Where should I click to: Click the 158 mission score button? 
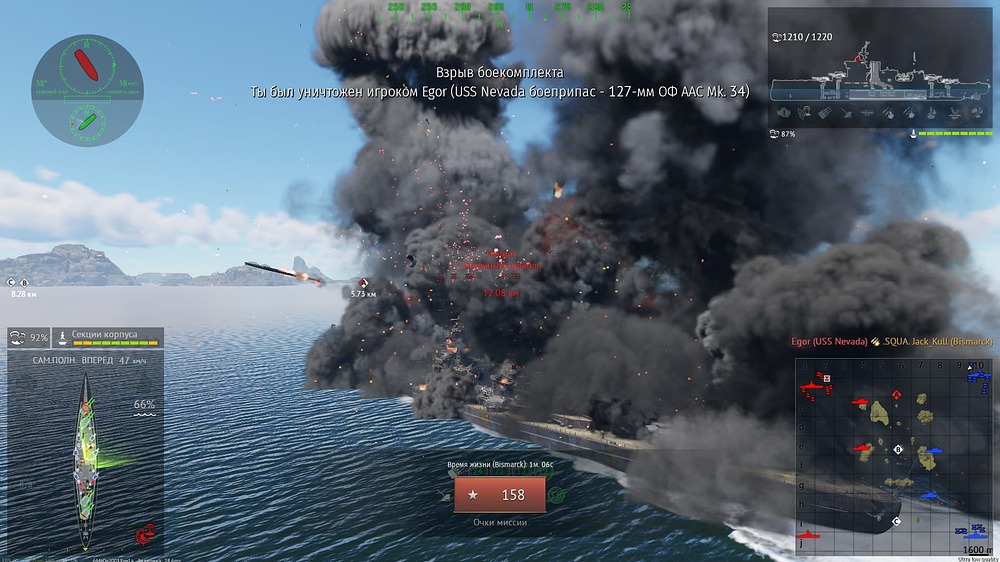(499, 495)
